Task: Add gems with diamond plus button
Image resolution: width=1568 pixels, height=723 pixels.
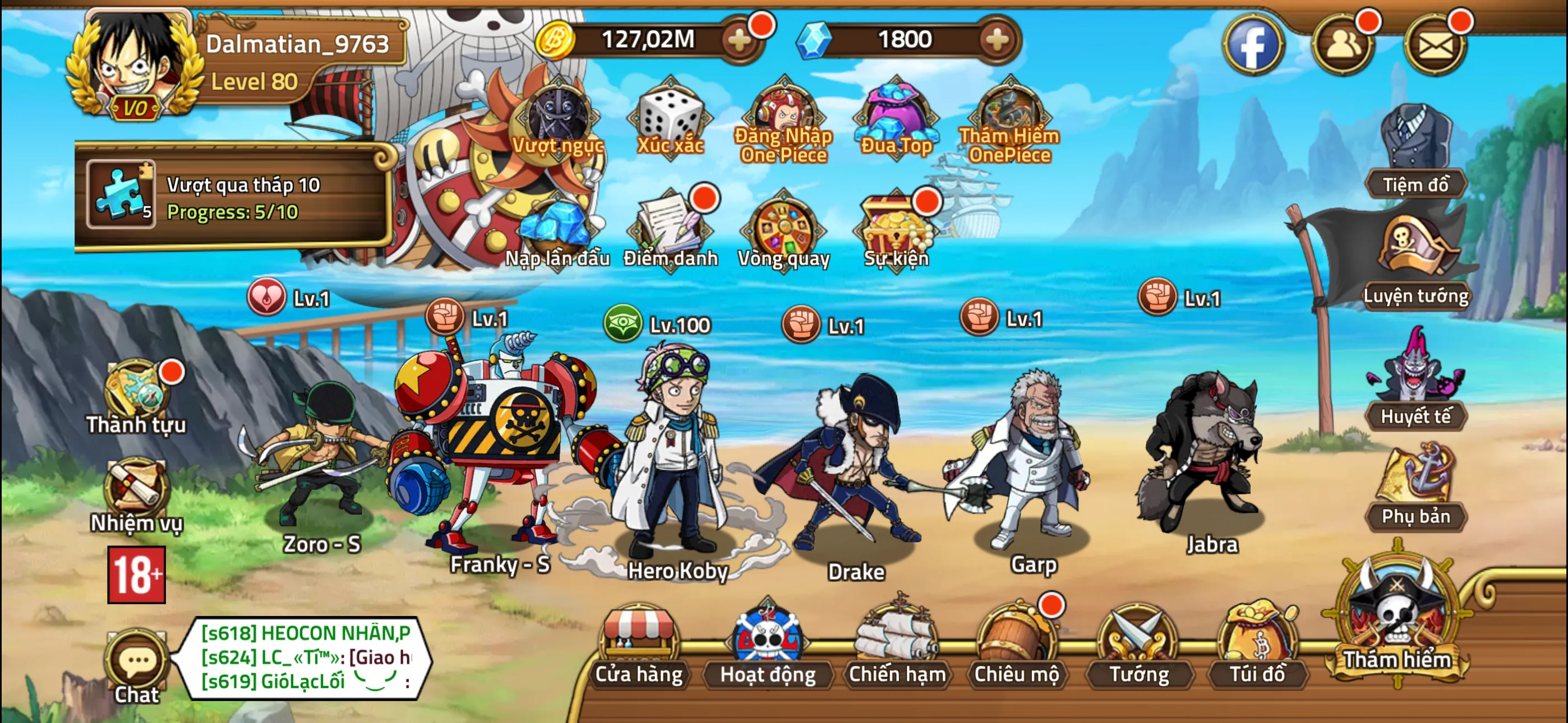Action: pos(997,41)
